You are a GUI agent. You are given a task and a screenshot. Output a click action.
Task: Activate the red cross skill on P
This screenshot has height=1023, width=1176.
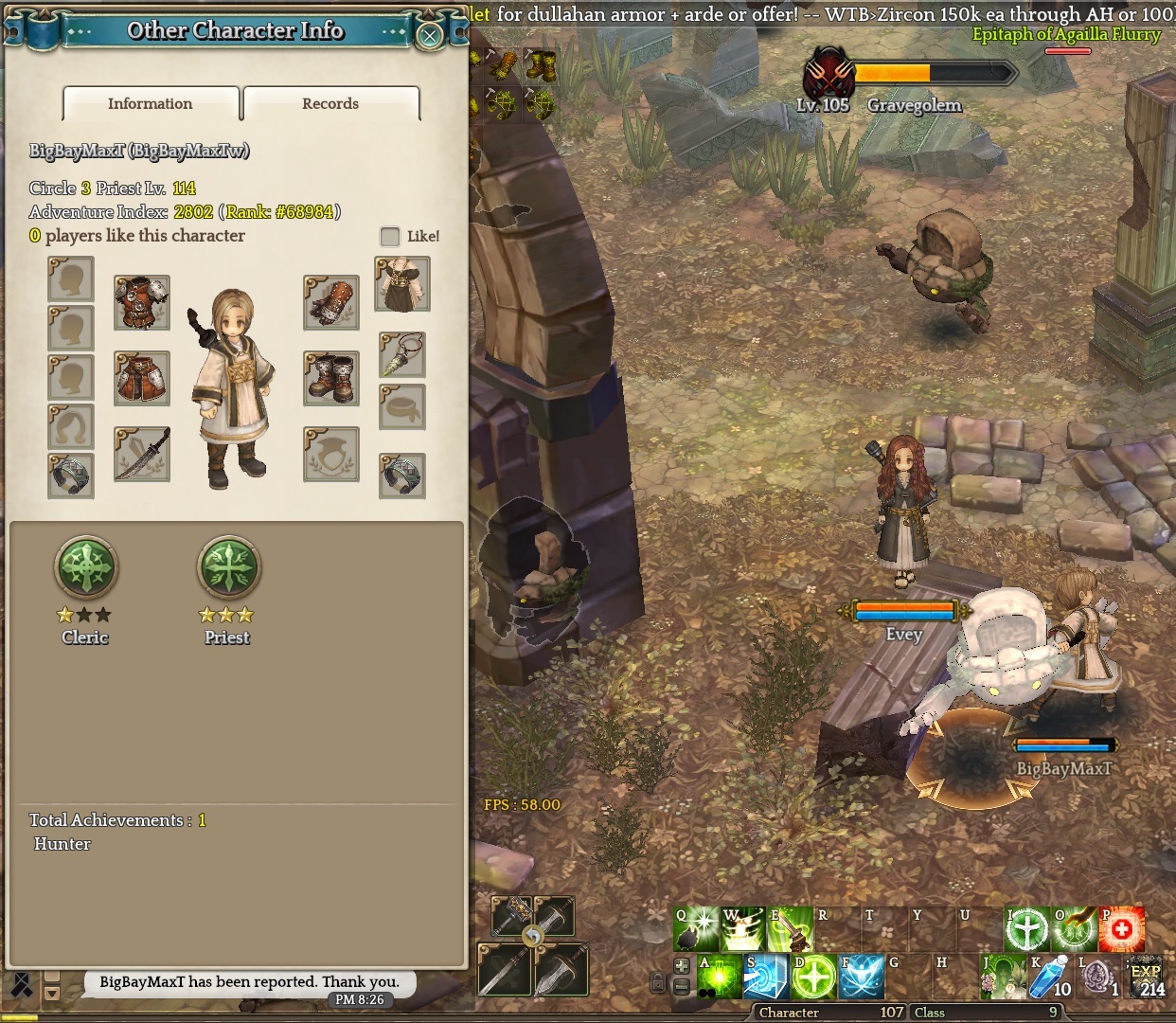click(1122, 929)
